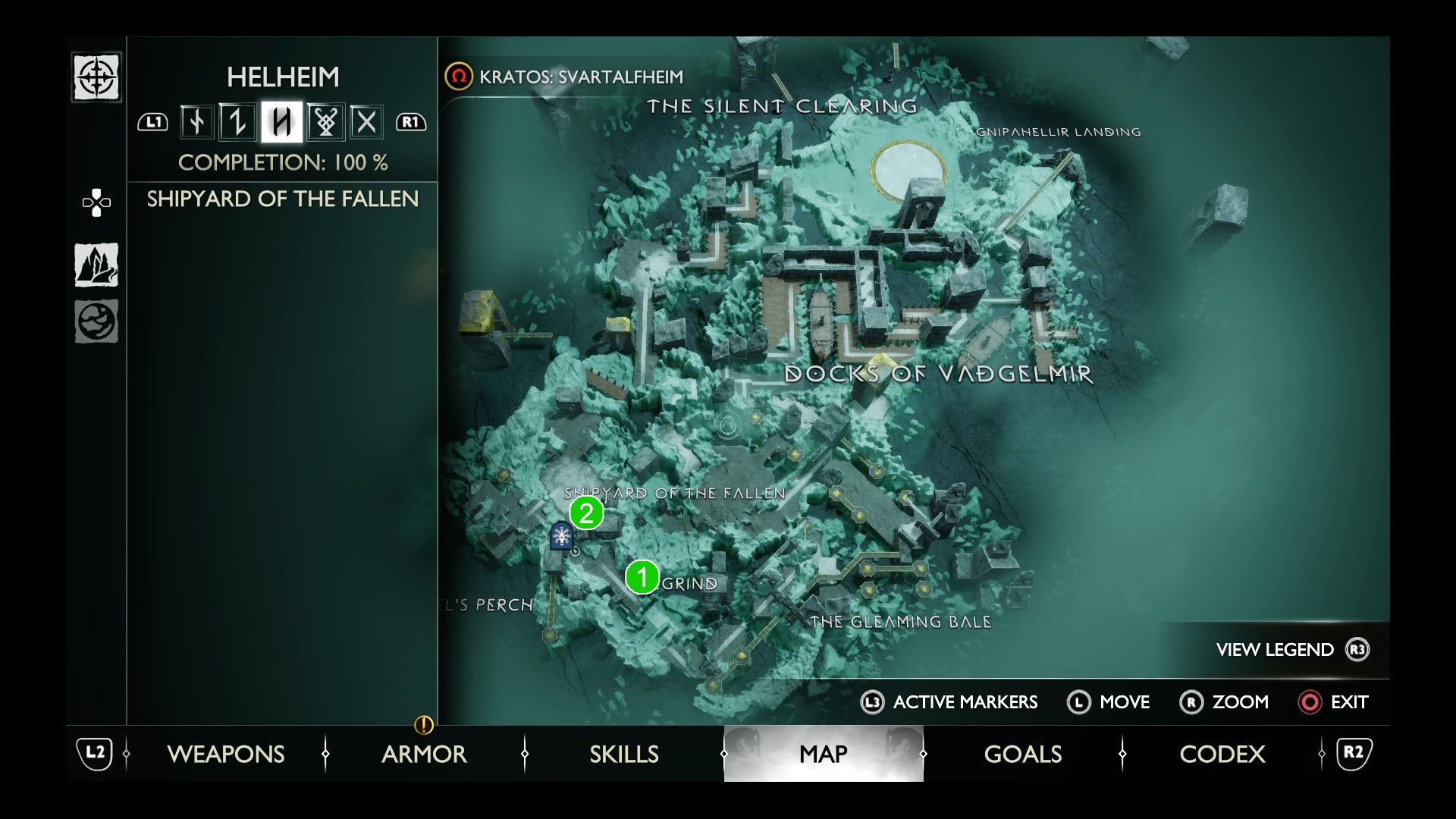Show the Codex tab
1456x819 pixels.
click(x=1222, y=754)
